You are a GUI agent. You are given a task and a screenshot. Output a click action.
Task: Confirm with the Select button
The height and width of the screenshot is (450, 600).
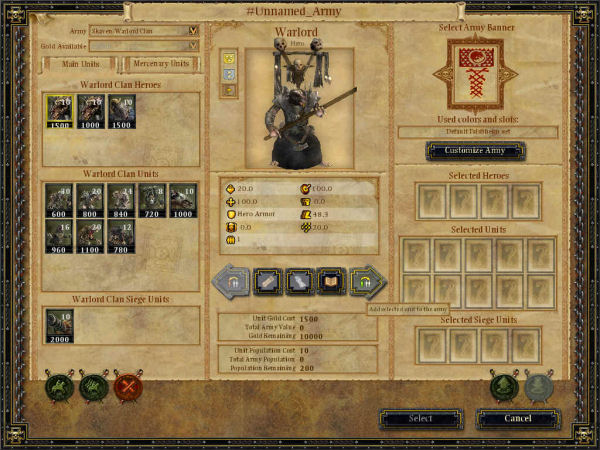[421, 418]
